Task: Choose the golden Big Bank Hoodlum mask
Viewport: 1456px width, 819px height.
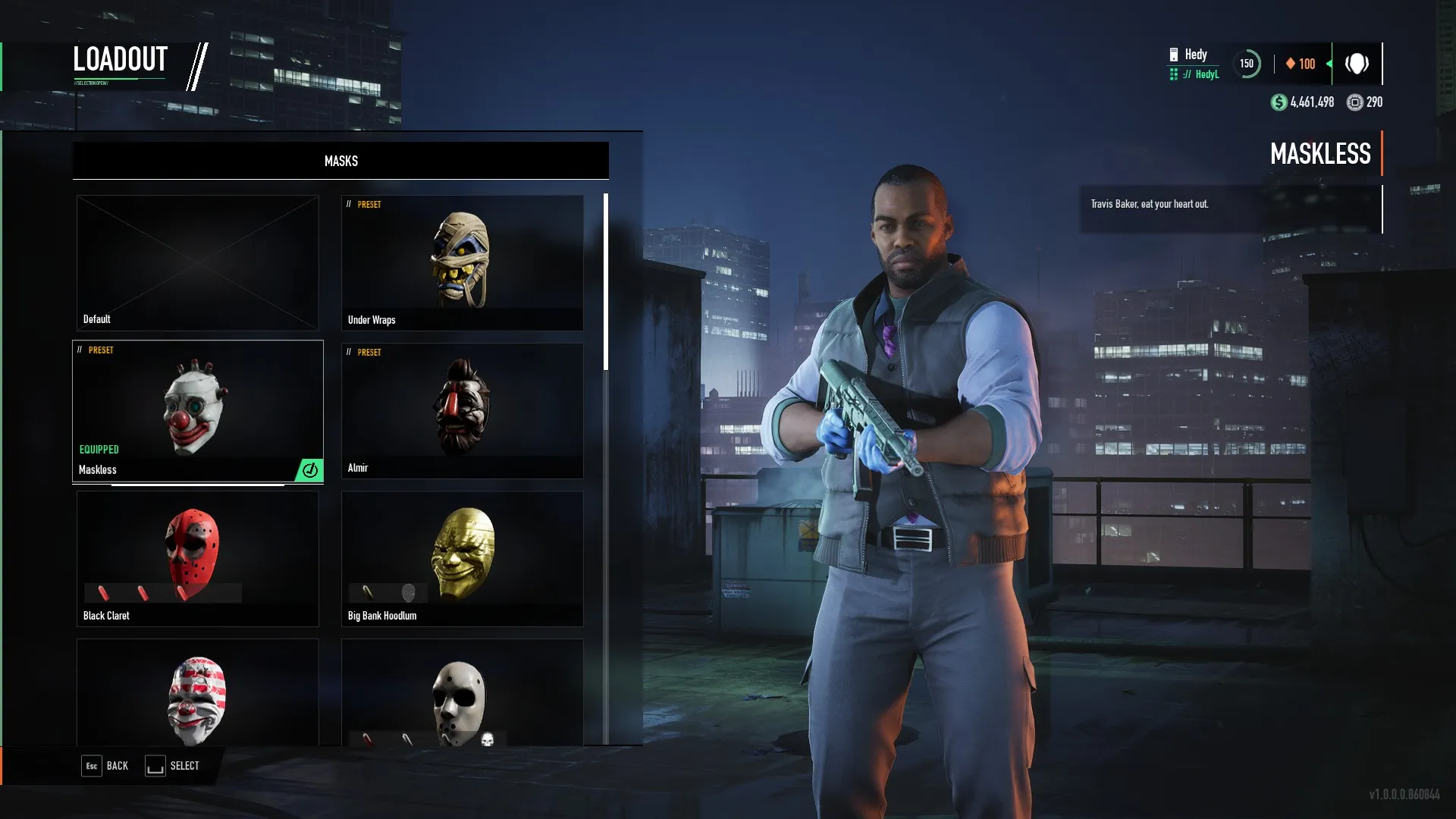Action: point(462,558)
